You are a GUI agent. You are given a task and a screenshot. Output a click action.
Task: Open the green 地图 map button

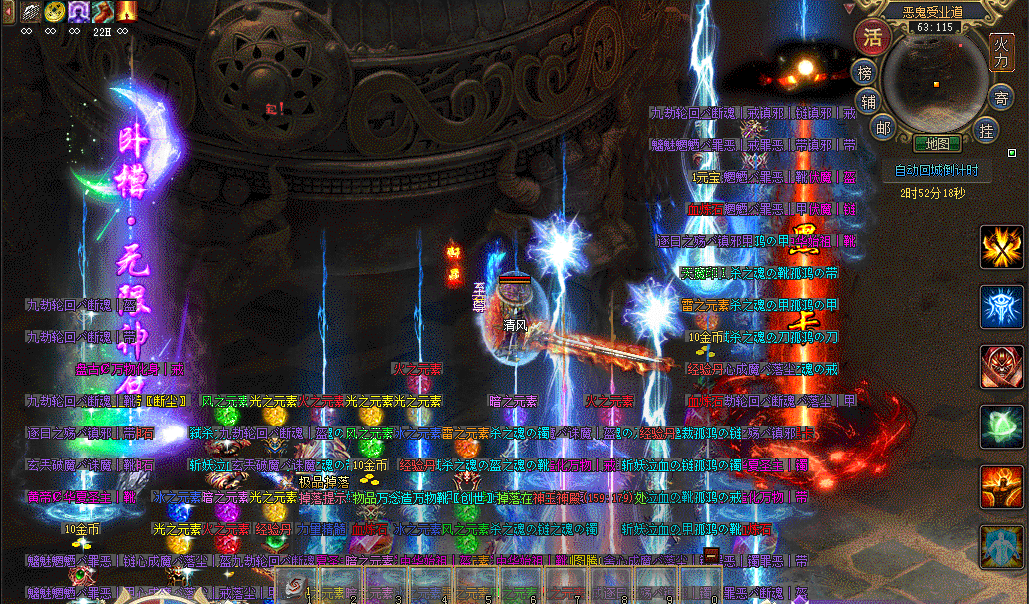pos(937,144)
